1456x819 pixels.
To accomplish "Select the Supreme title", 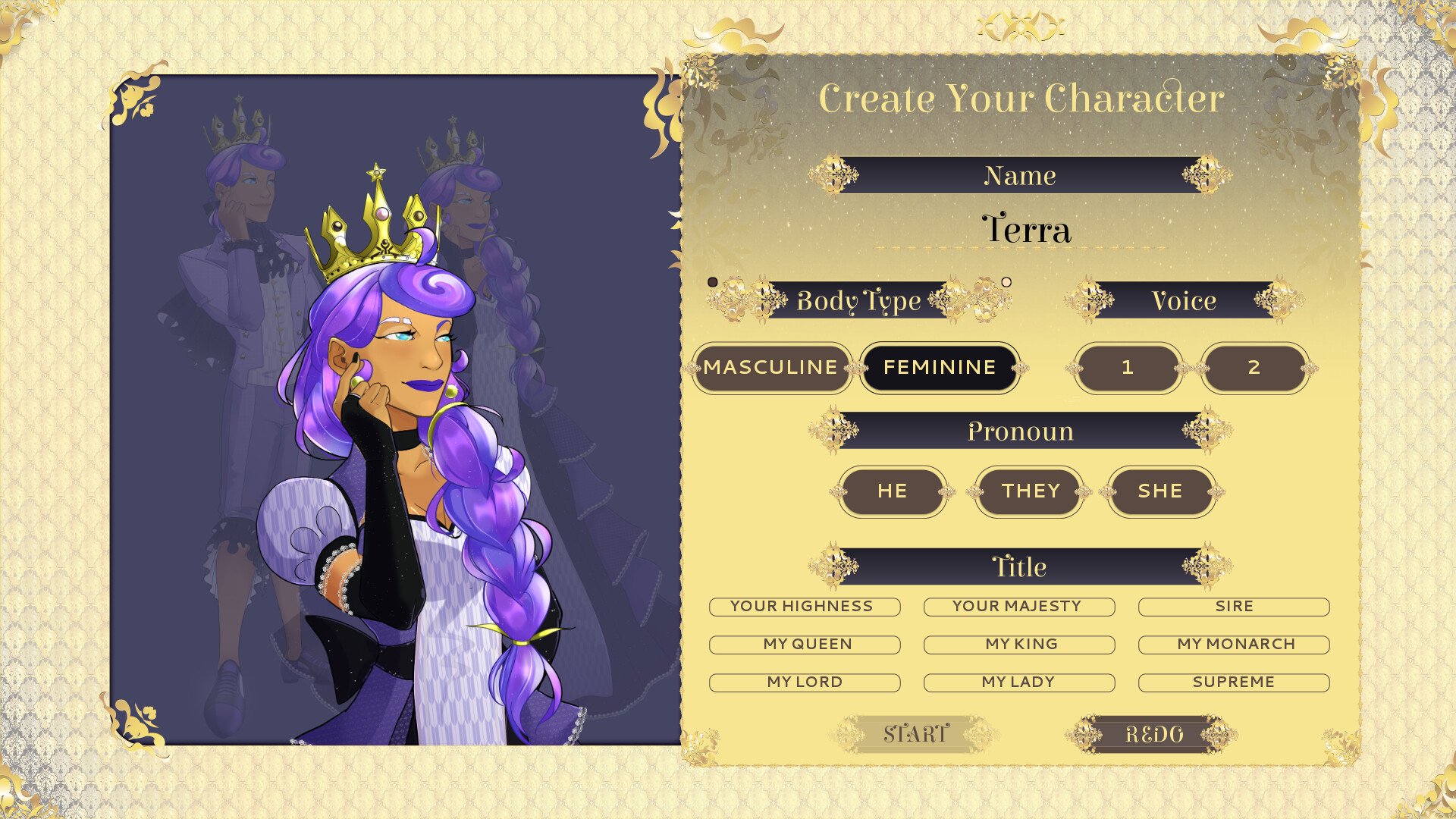I will 1234,682.
